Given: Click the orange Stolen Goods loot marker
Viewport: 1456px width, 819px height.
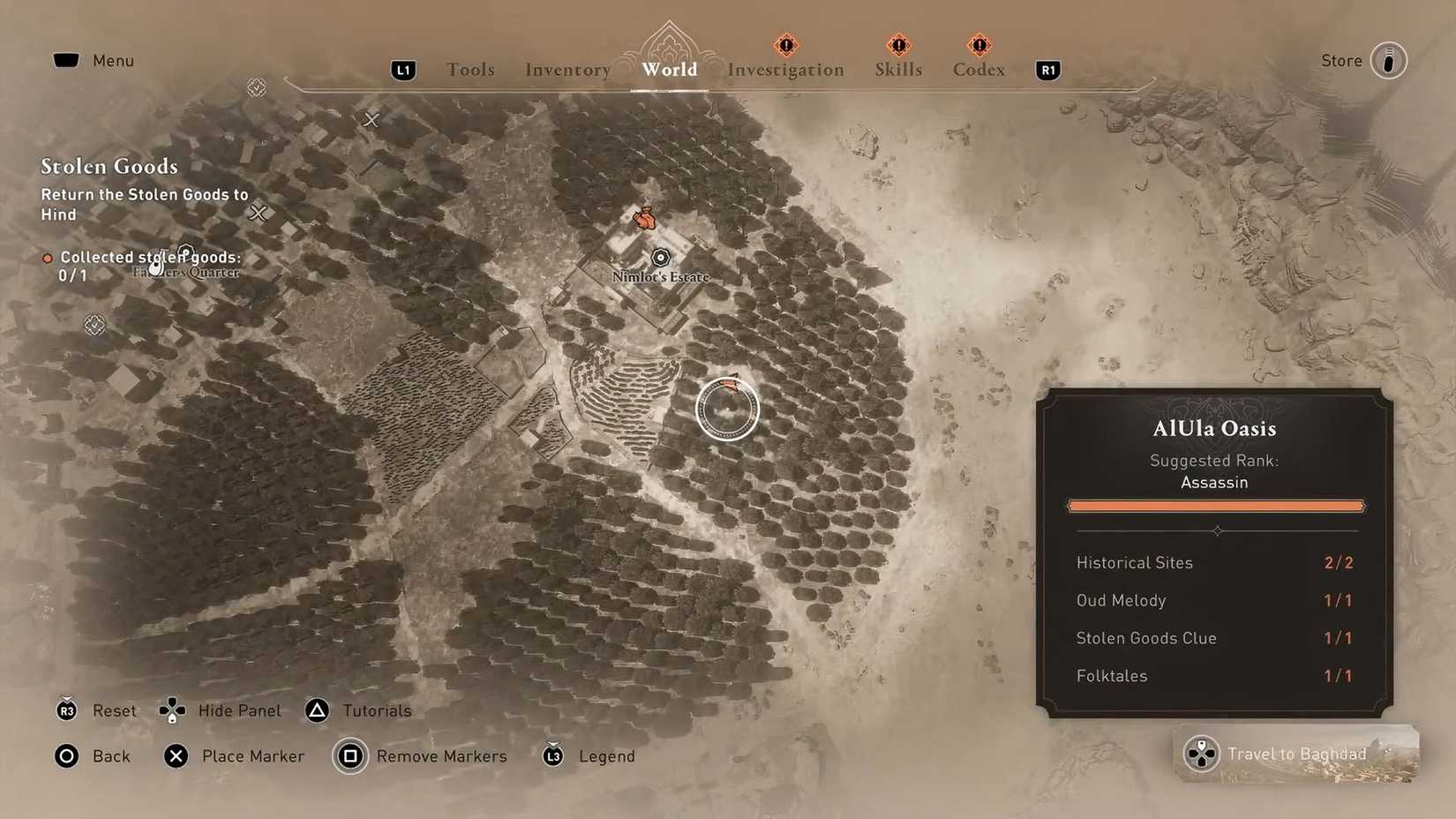Looking at the screenshot, I should pyautogui.click(x=643, y=219).
